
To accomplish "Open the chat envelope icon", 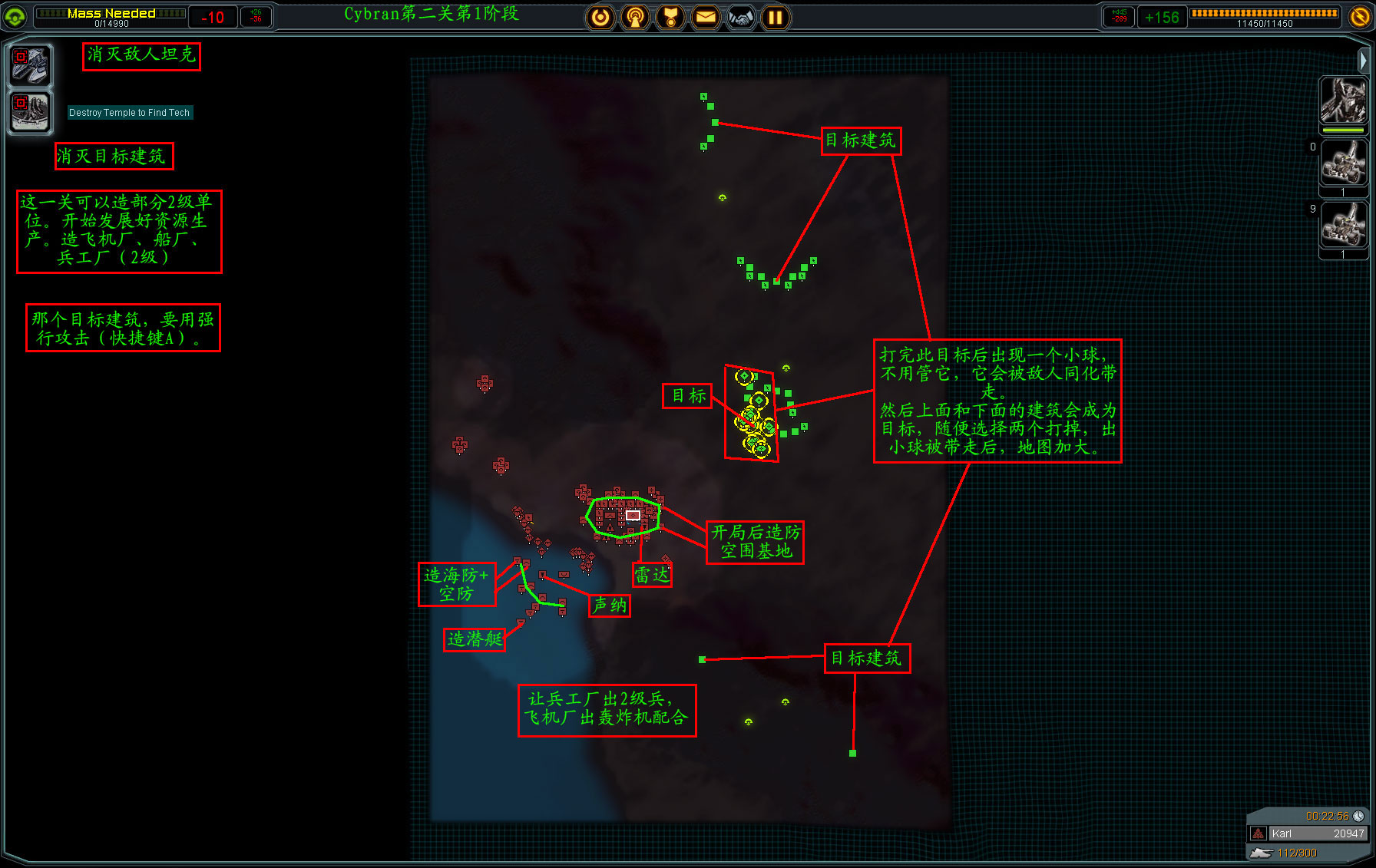I will point(706,17).
